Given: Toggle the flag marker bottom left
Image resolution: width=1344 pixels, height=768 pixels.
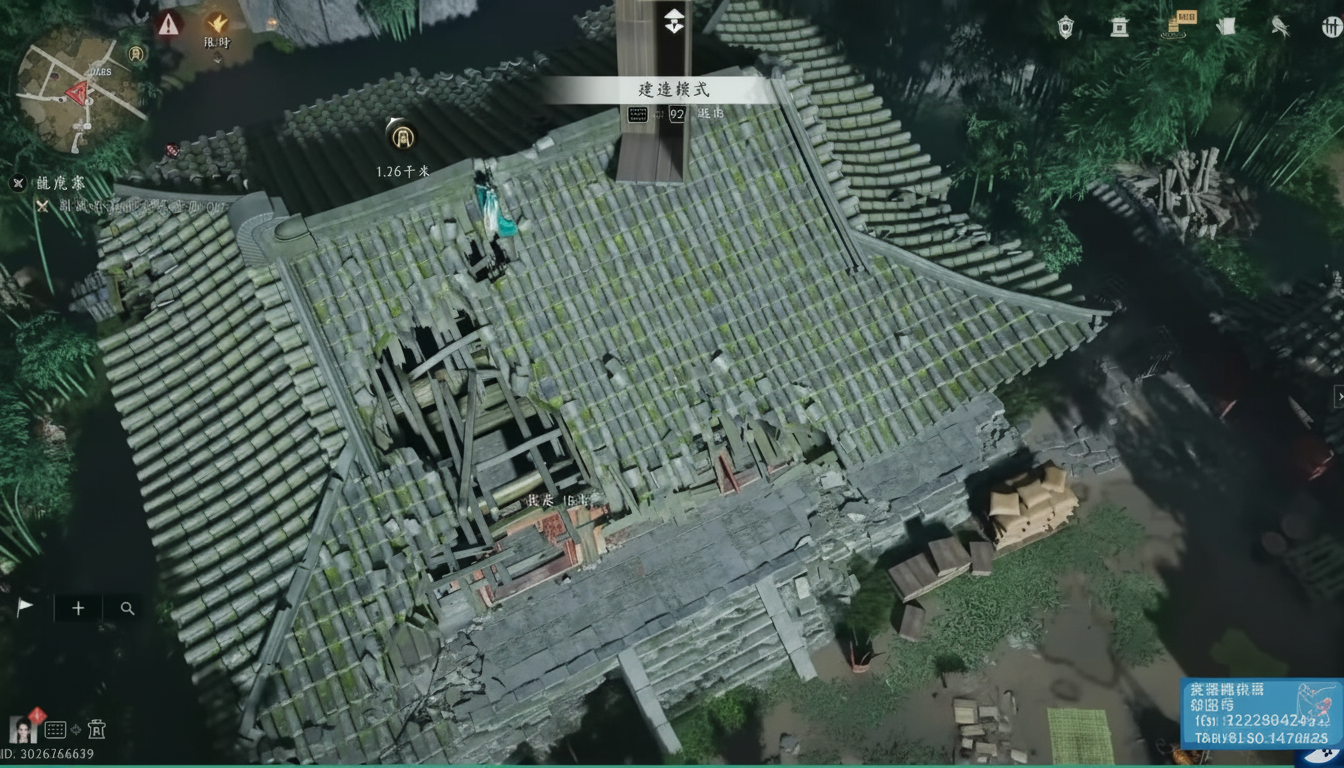Looking at the screenshot, I should (24, 605).
